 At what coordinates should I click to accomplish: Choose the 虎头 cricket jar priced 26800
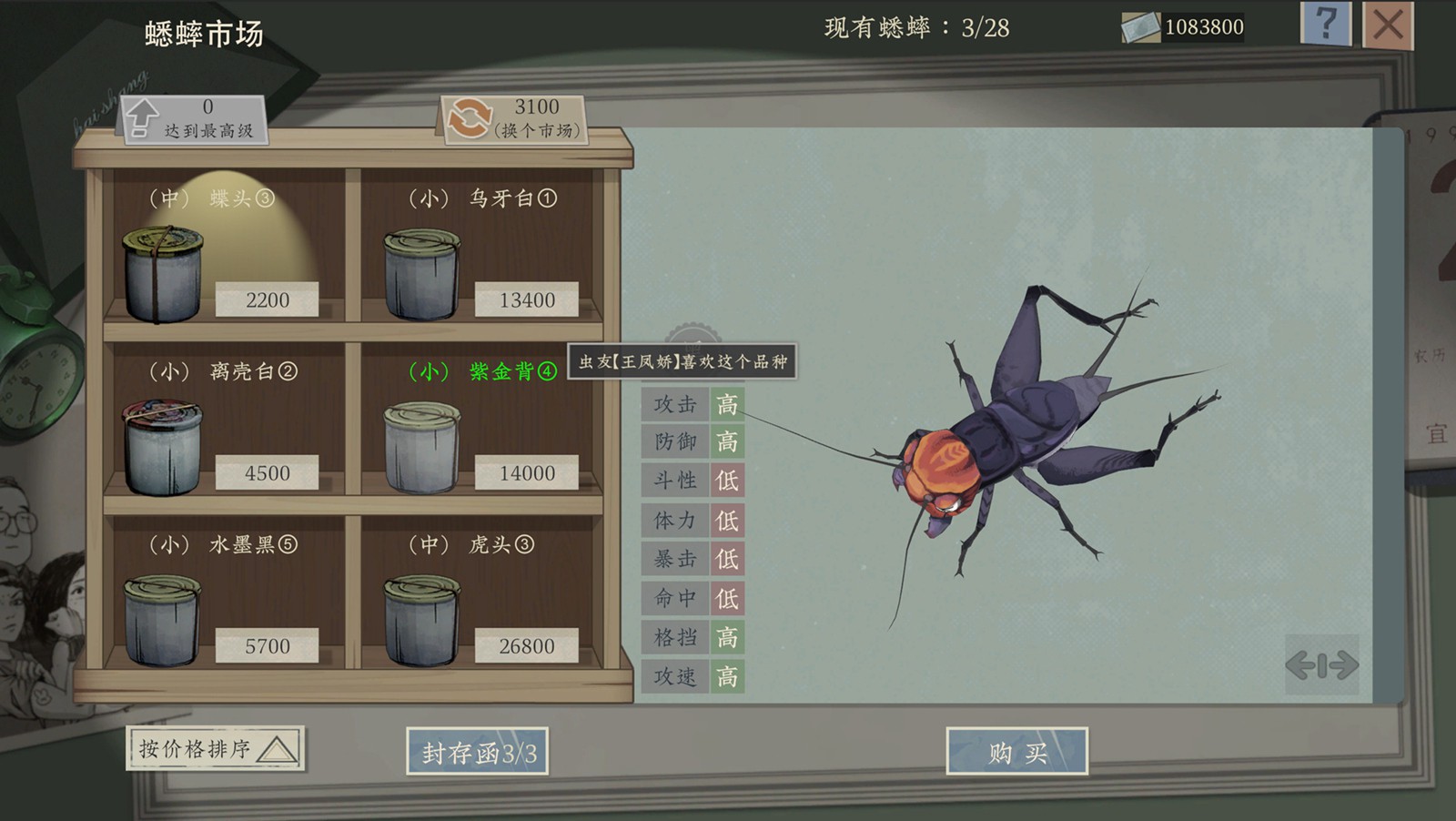point(422,620)
